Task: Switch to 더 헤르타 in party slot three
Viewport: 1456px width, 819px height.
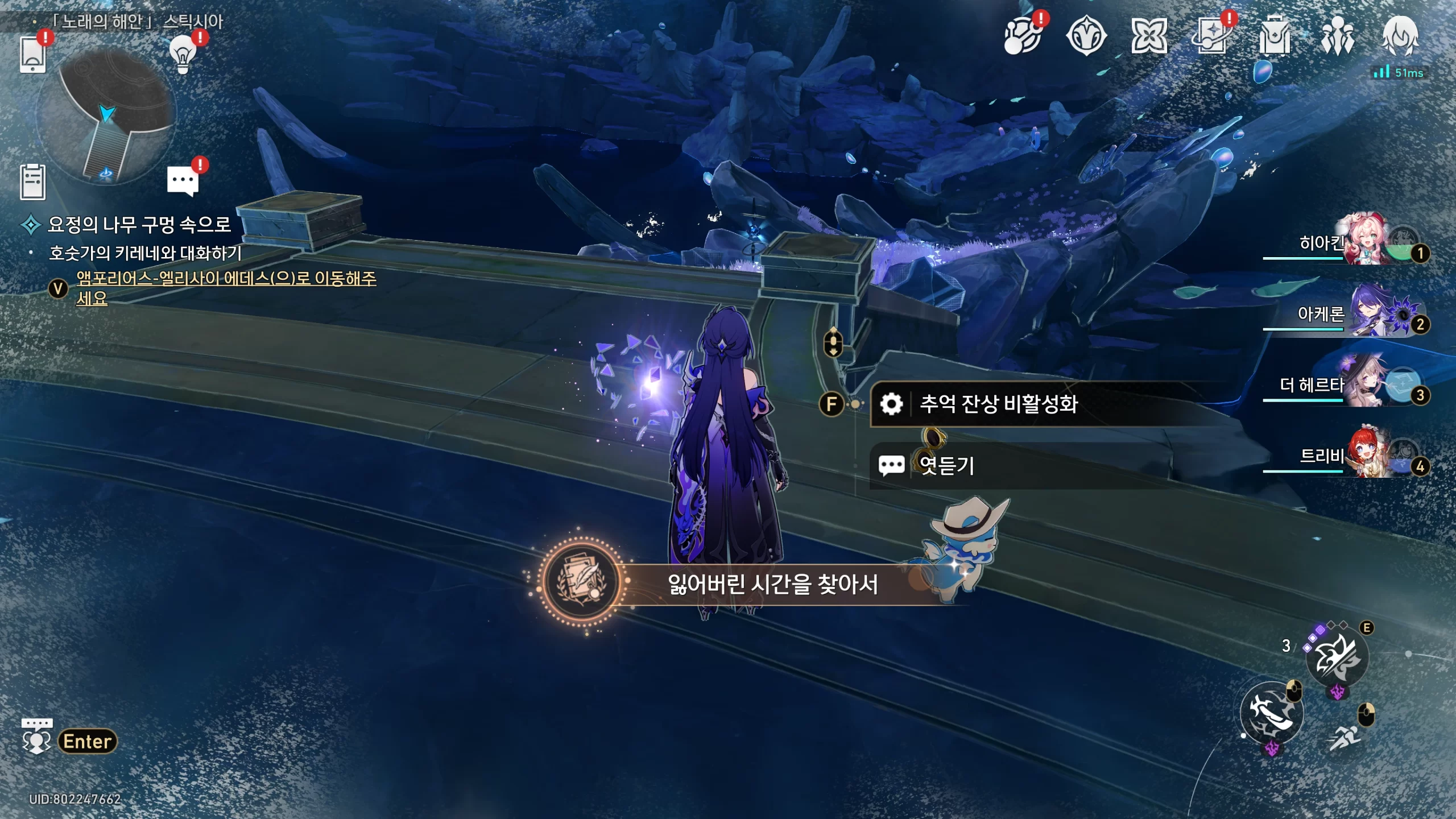Action: pyautogui.click(x=1365, y=383)
